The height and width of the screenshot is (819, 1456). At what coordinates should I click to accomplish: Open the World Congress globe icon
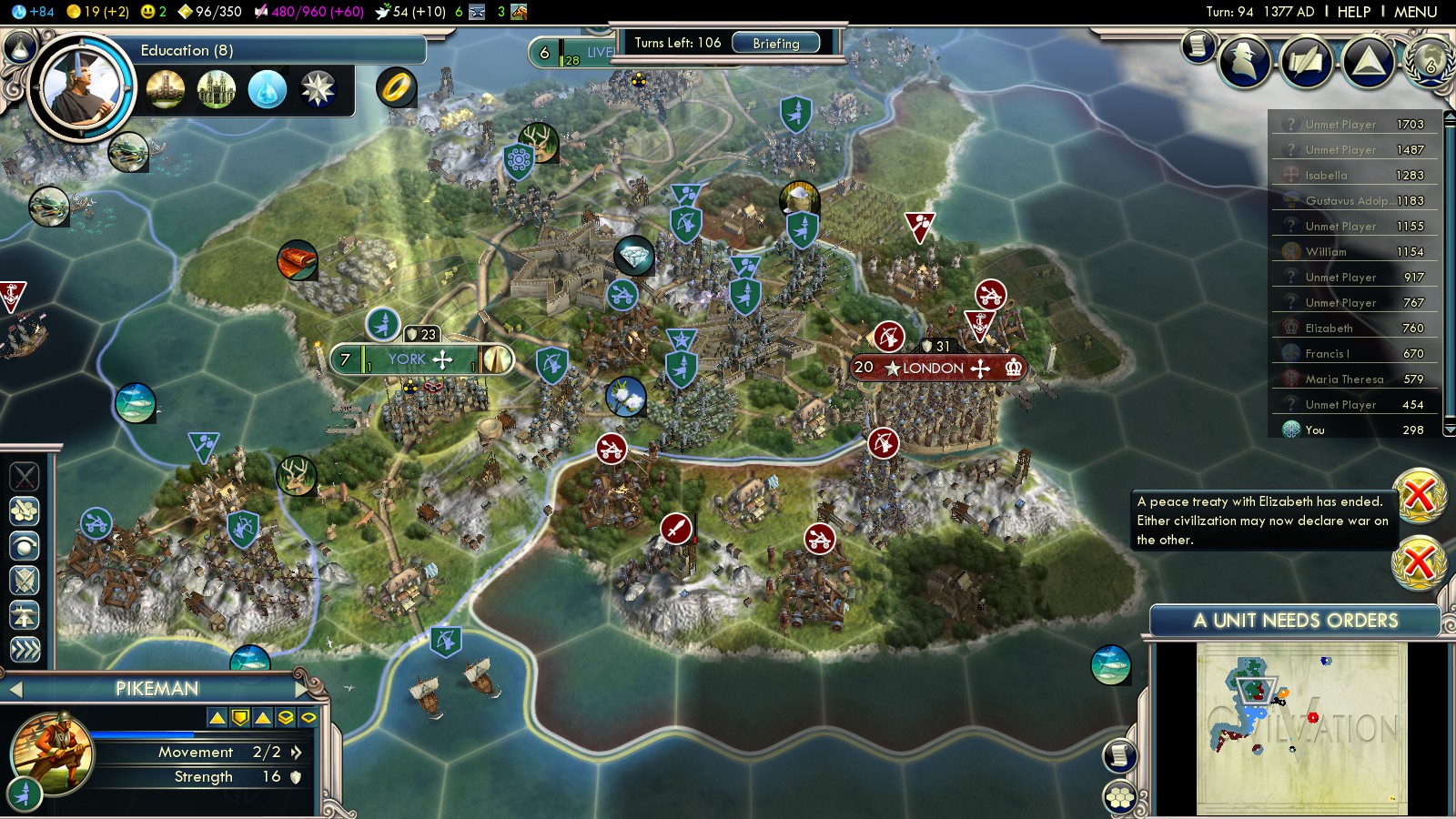1430,62
